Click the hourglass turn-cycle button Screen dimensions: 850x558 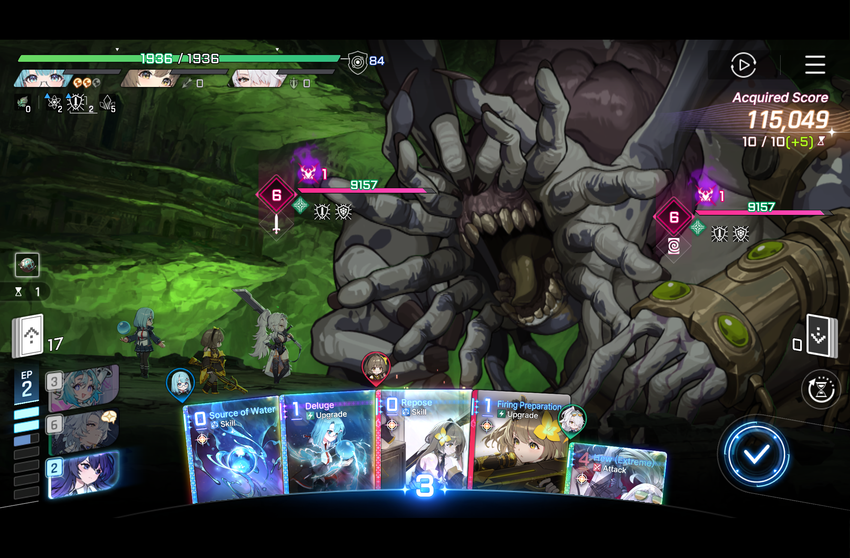(x=819, y=389)
